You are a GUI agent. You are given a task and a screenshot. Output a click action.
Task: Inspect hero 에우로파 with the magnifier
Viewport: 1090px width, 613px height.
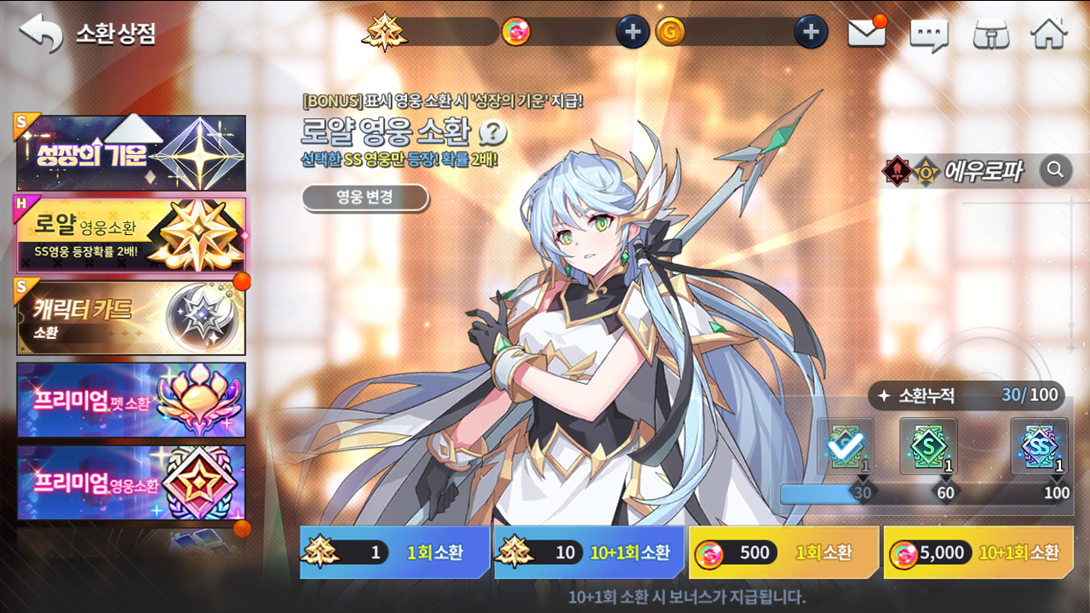coord(1055,171)
